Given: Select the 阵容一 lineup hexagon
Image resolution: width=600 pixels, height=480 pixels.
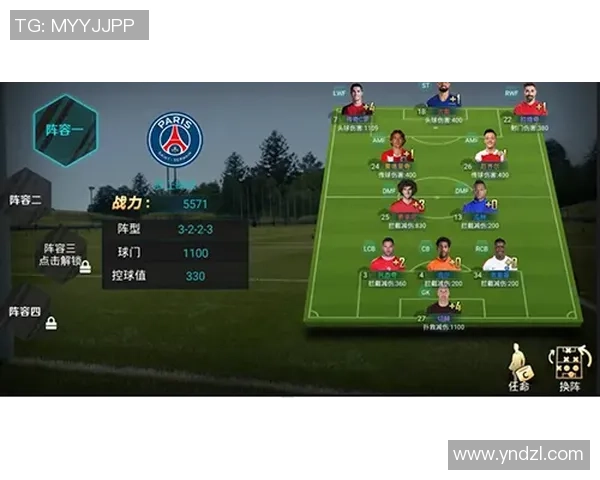Looking at the screenshot, I should 64,130.
